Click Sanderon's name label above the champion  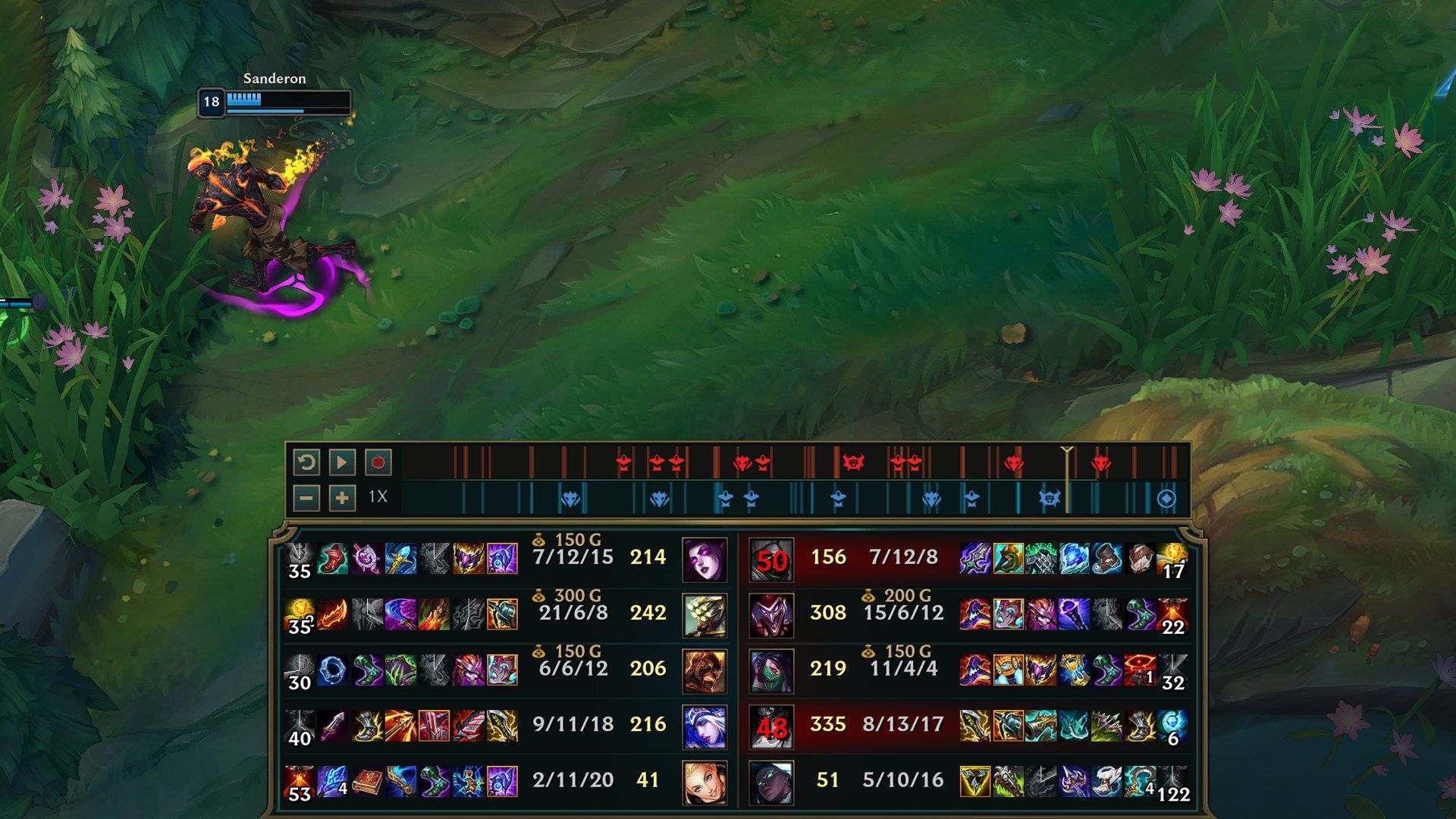coord(275,79)
